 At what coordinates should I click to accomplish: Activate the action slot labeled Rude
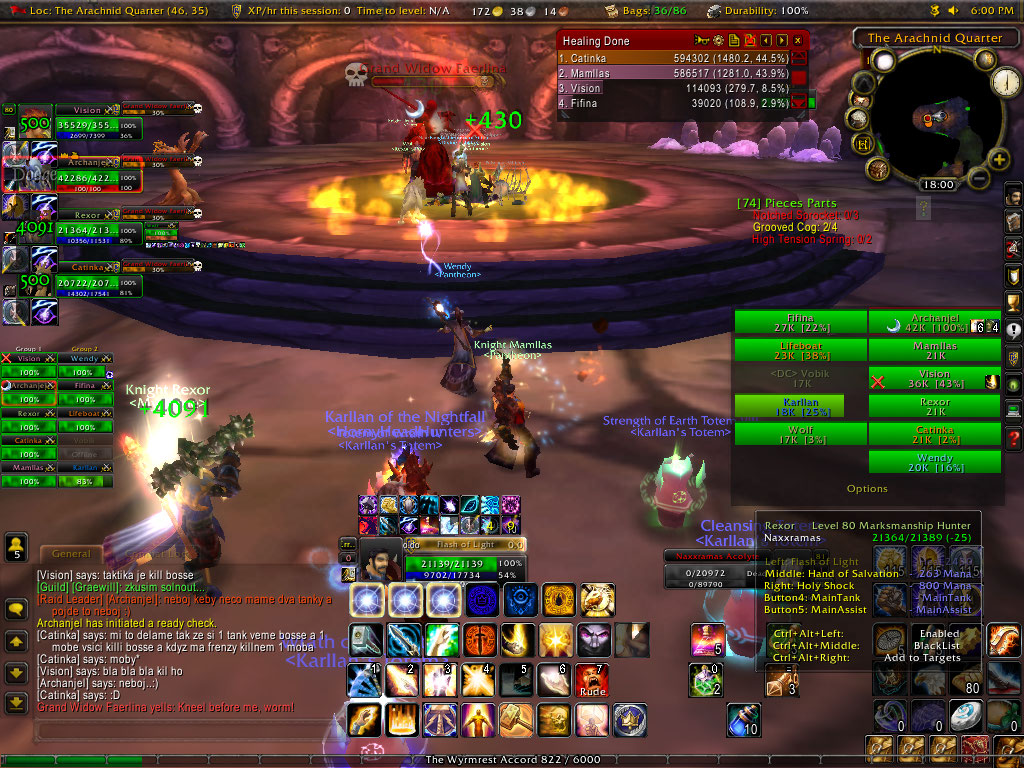(592, 680)
